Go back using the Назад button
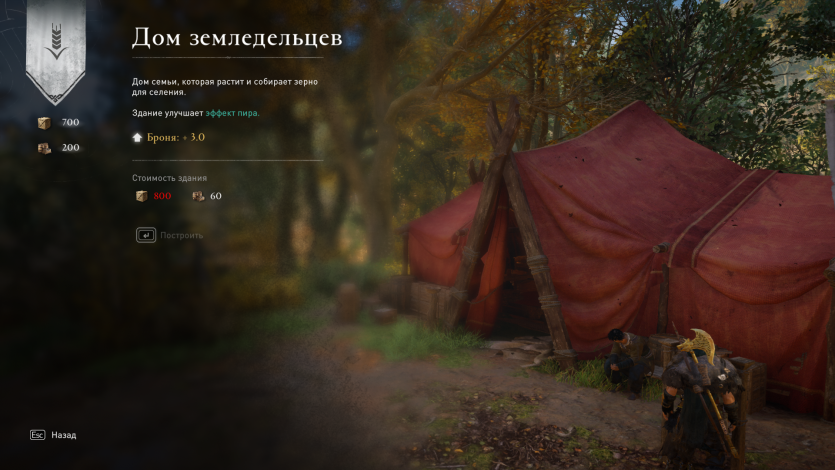 click(x=54, y=435)
